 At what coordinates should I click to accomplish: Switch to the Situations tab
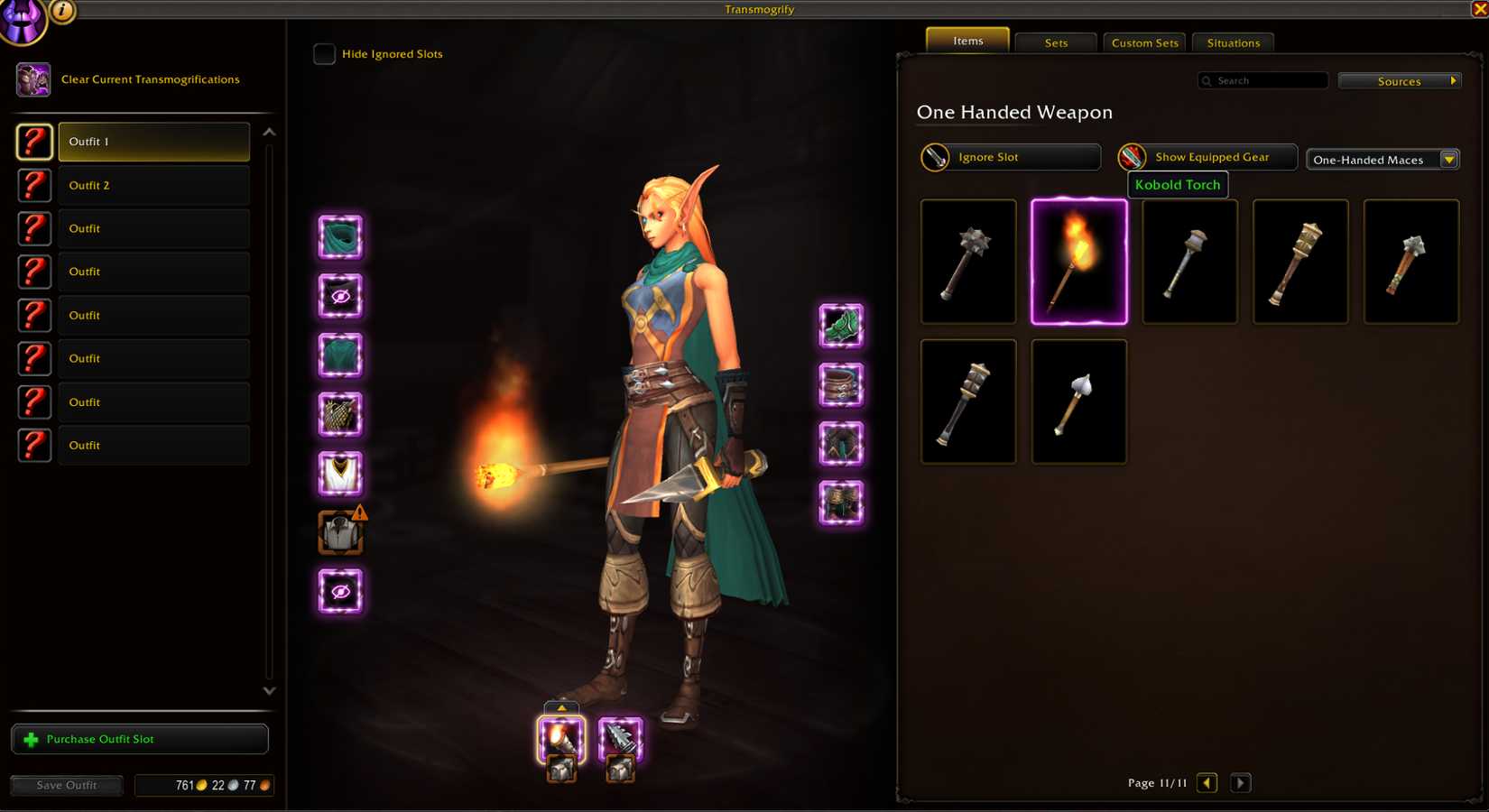tap(1232, 42)
